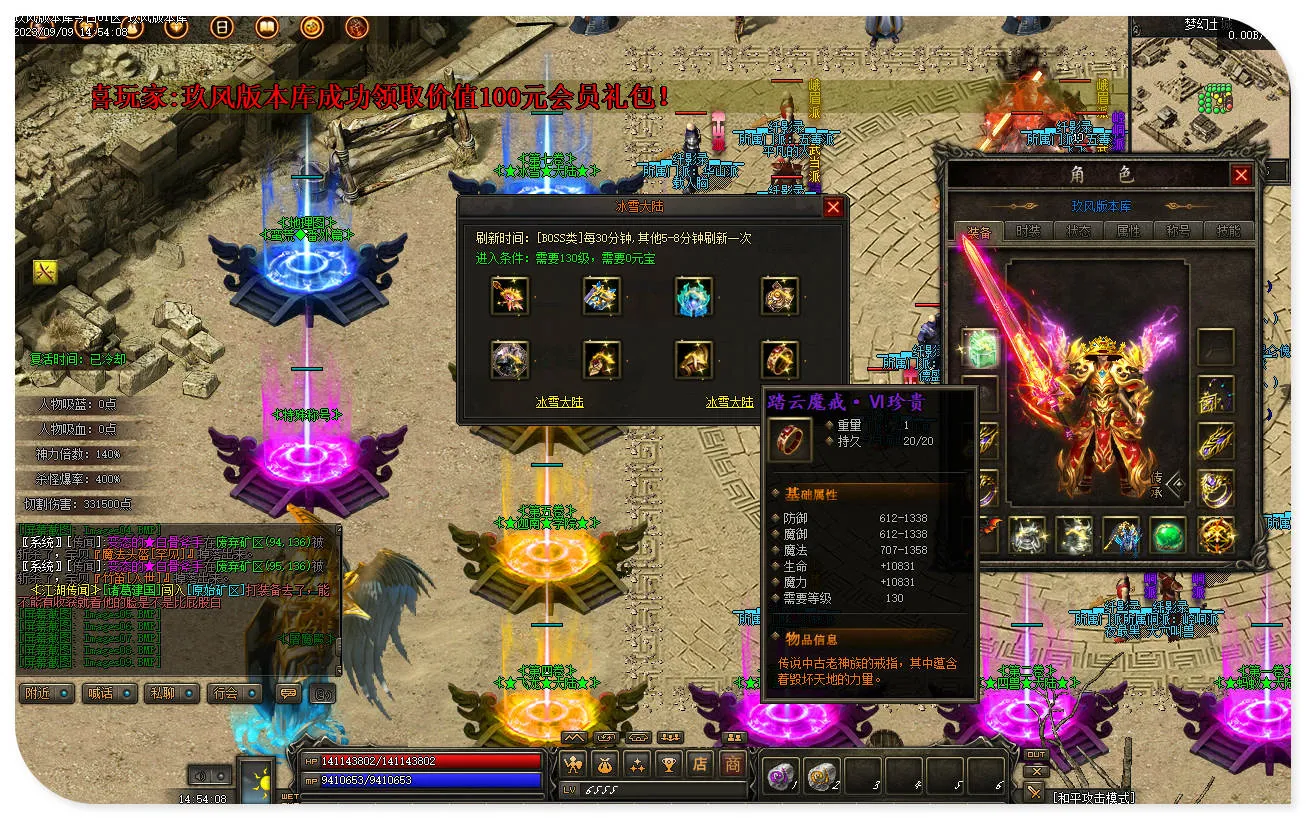Close the 角色 character panel
The width and height of the screenshot is (1306, 819).
pos(1241,176)
